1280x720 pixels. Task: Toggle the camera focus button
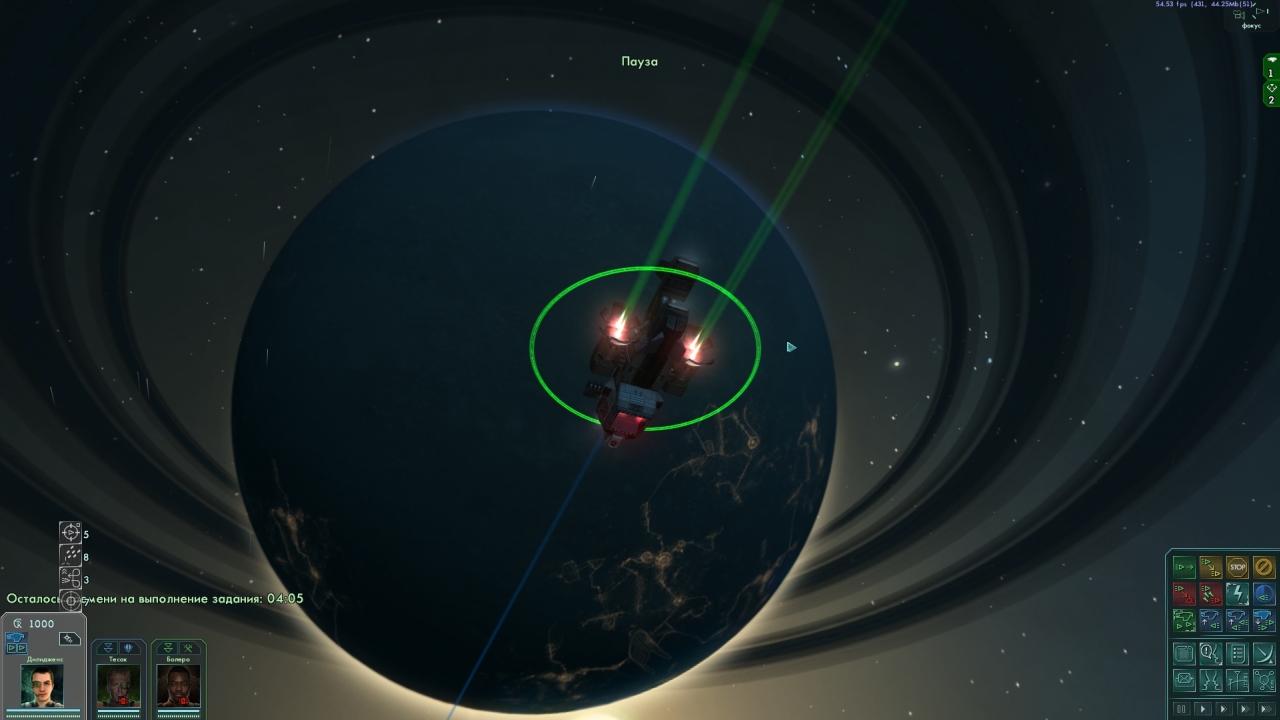click(1251, 17)
